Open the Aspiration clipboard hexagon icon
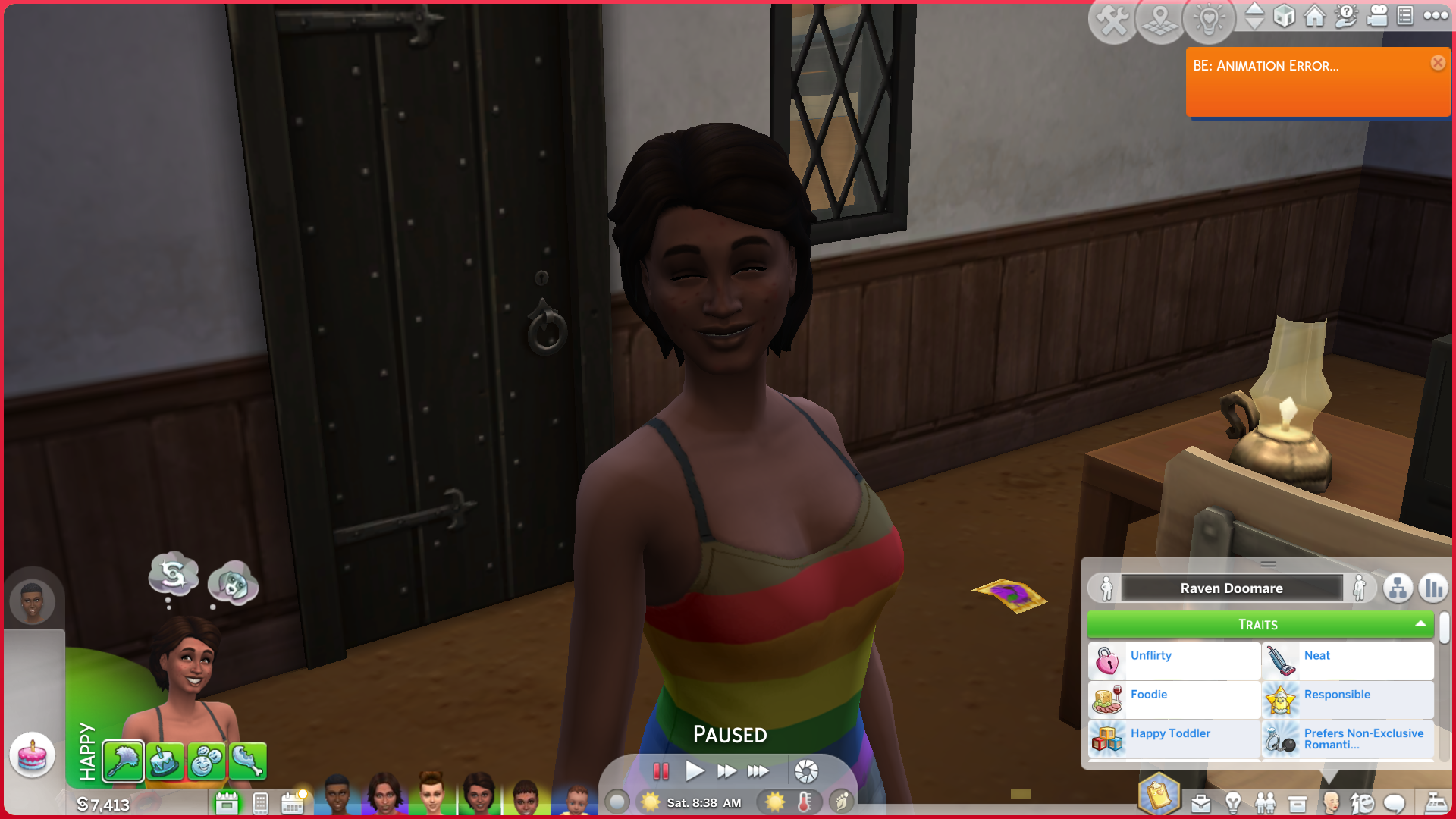This screenshot has width=1456, height=819. pos(1158,795)
